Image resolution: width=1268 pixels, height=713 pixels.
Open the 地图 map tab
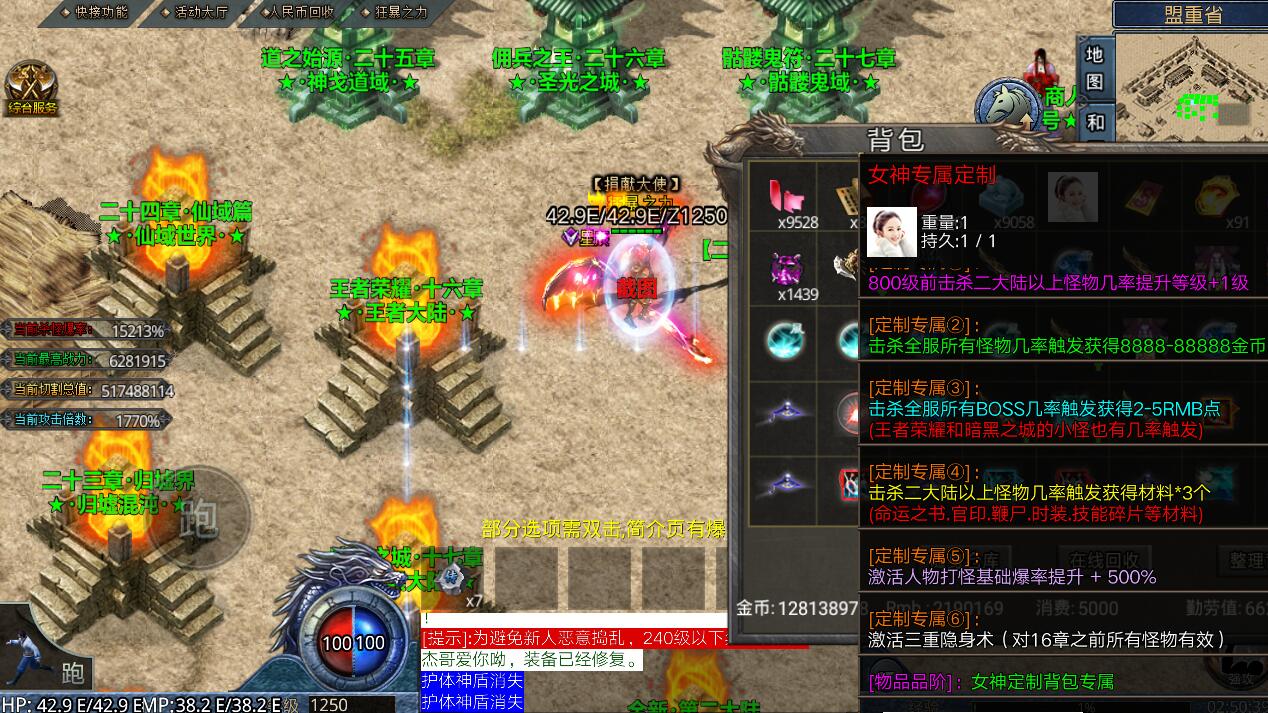pyautogui.click(x=1095, y=67)
